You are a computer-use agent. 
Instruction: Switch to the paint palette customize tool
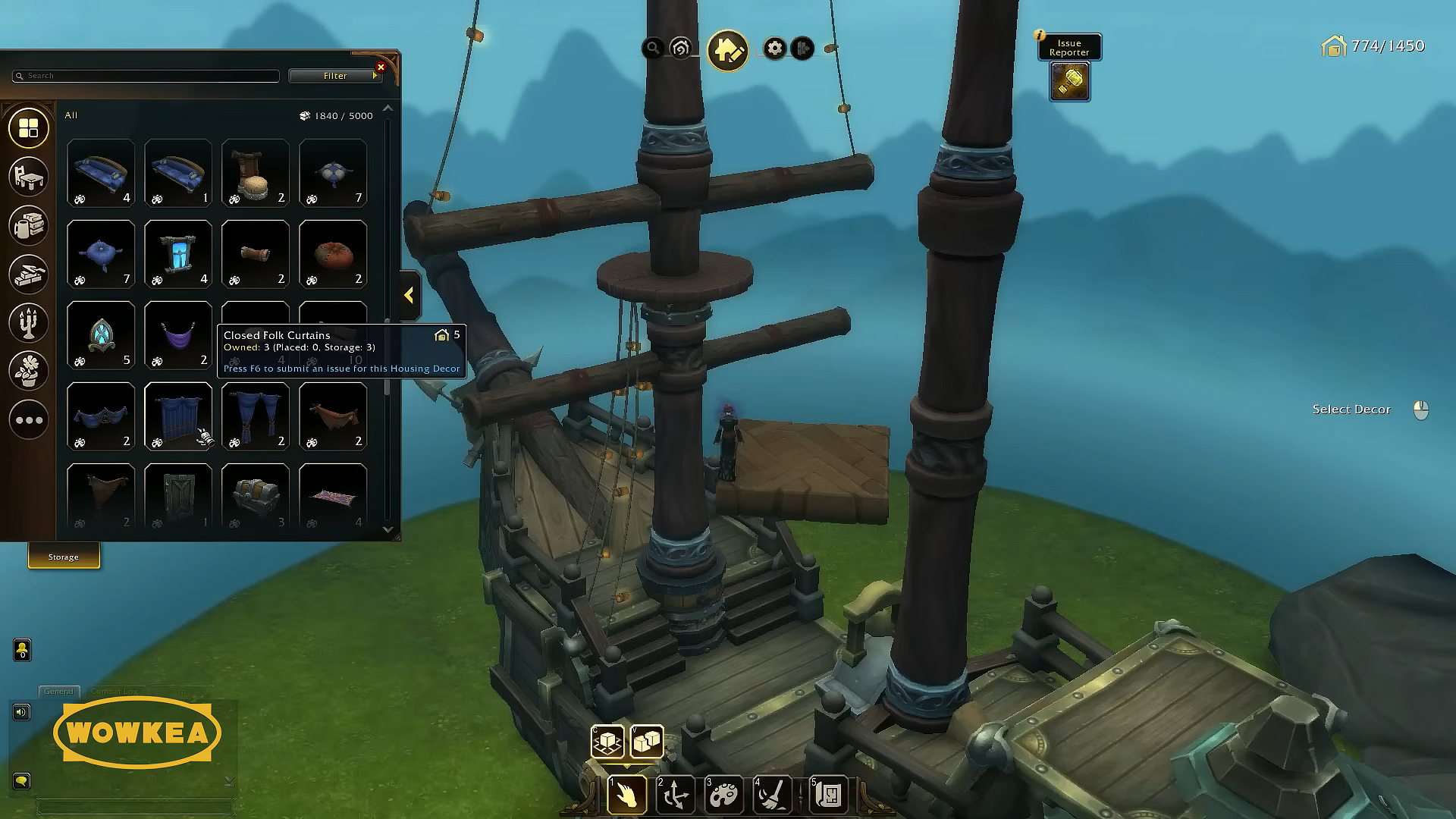pos(724,794)
